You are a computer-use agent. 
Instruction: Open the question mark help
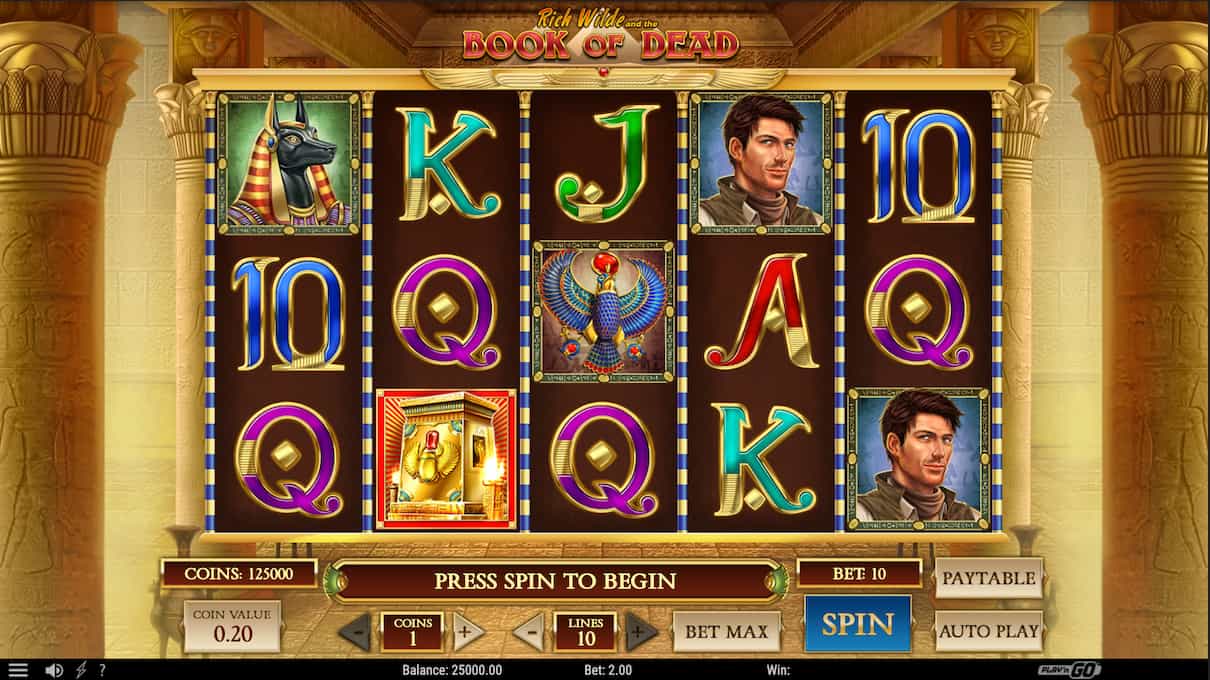click(x=102, y=670)
